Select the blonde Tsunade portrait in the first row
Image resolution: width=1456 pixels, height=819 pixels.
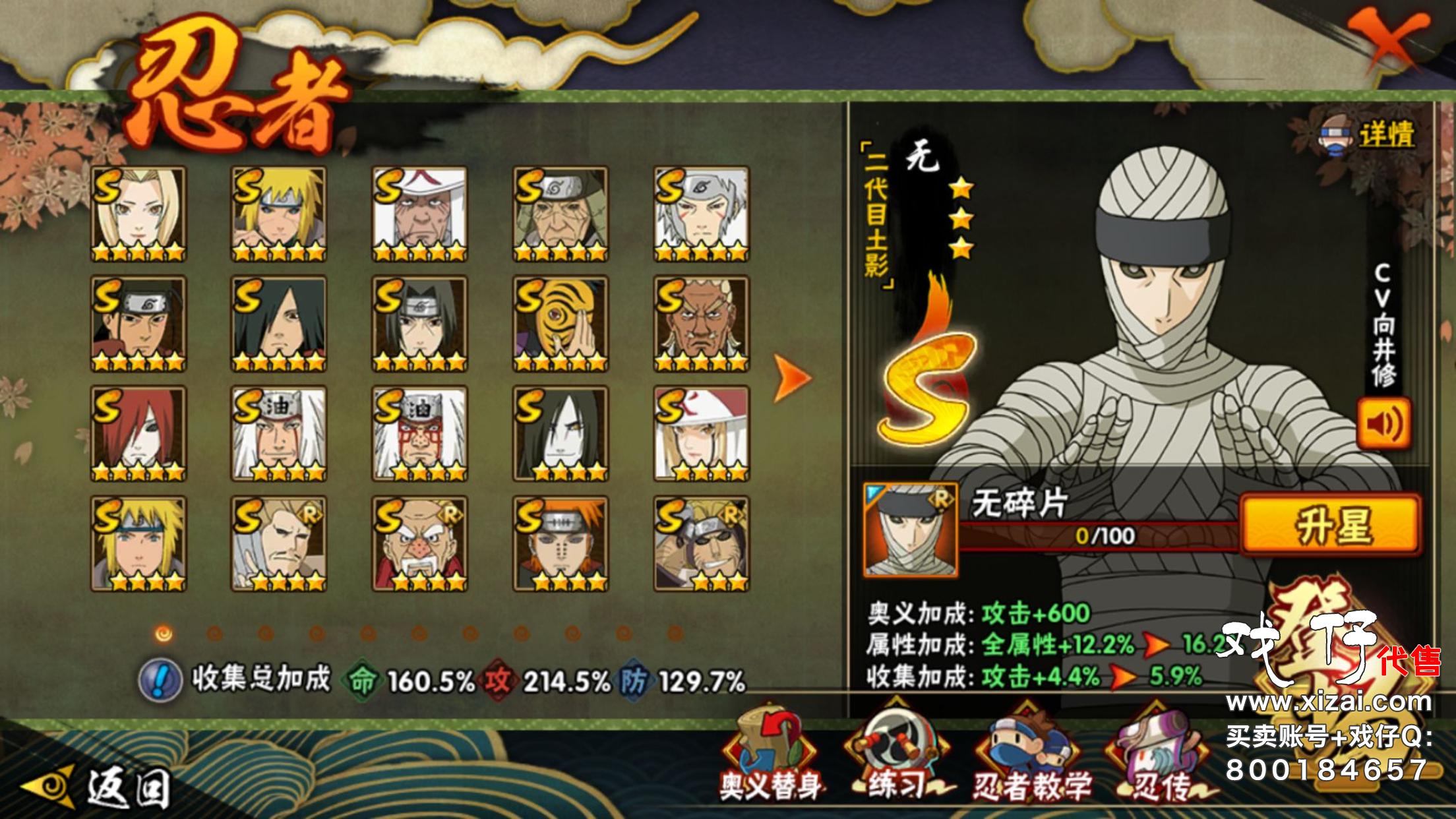[138, 214]
